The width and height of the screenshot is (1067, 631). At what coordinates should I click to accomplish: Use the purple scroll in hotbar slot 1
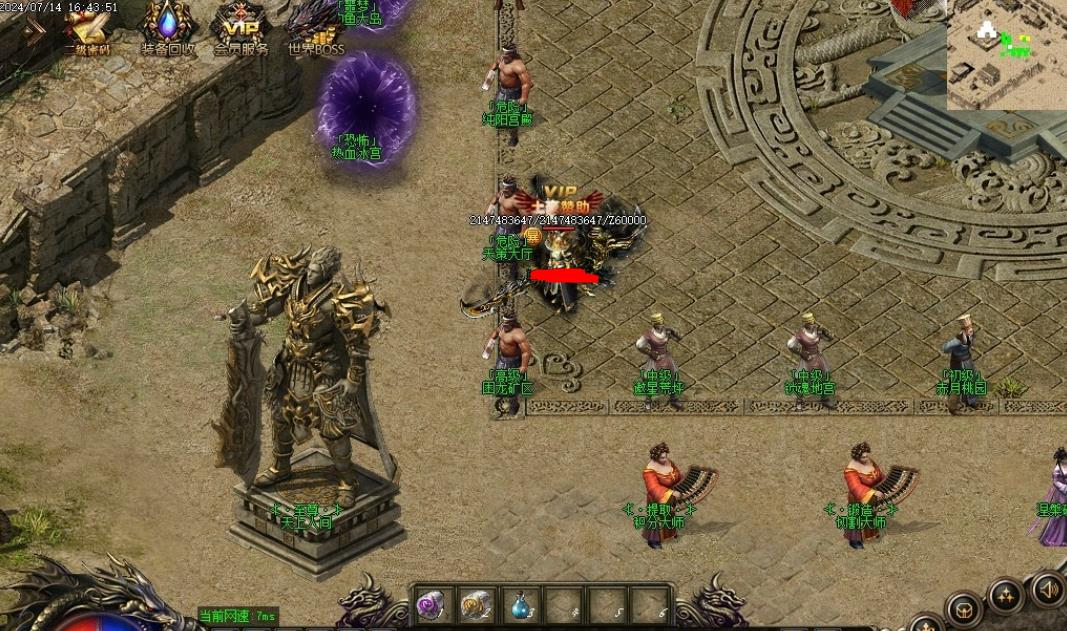[432, 606]
